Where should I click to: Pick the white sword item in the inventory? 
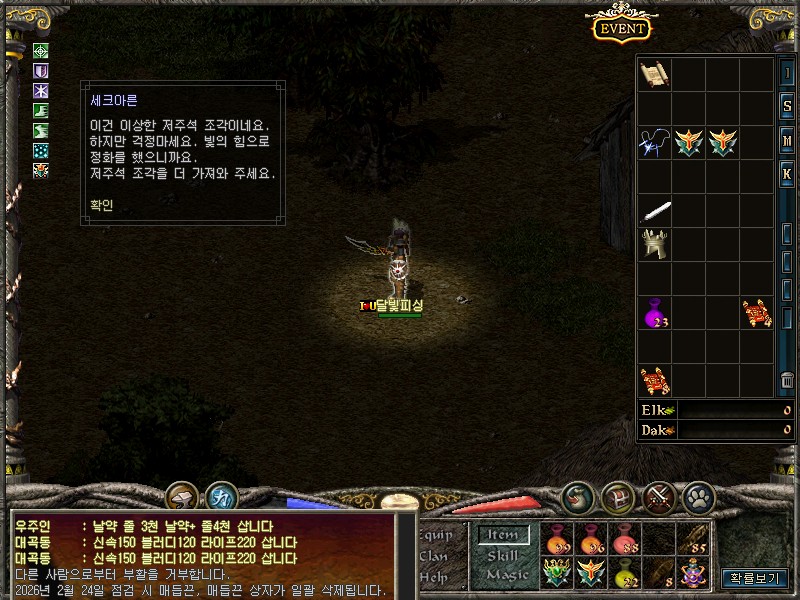(x=655, y=211)
